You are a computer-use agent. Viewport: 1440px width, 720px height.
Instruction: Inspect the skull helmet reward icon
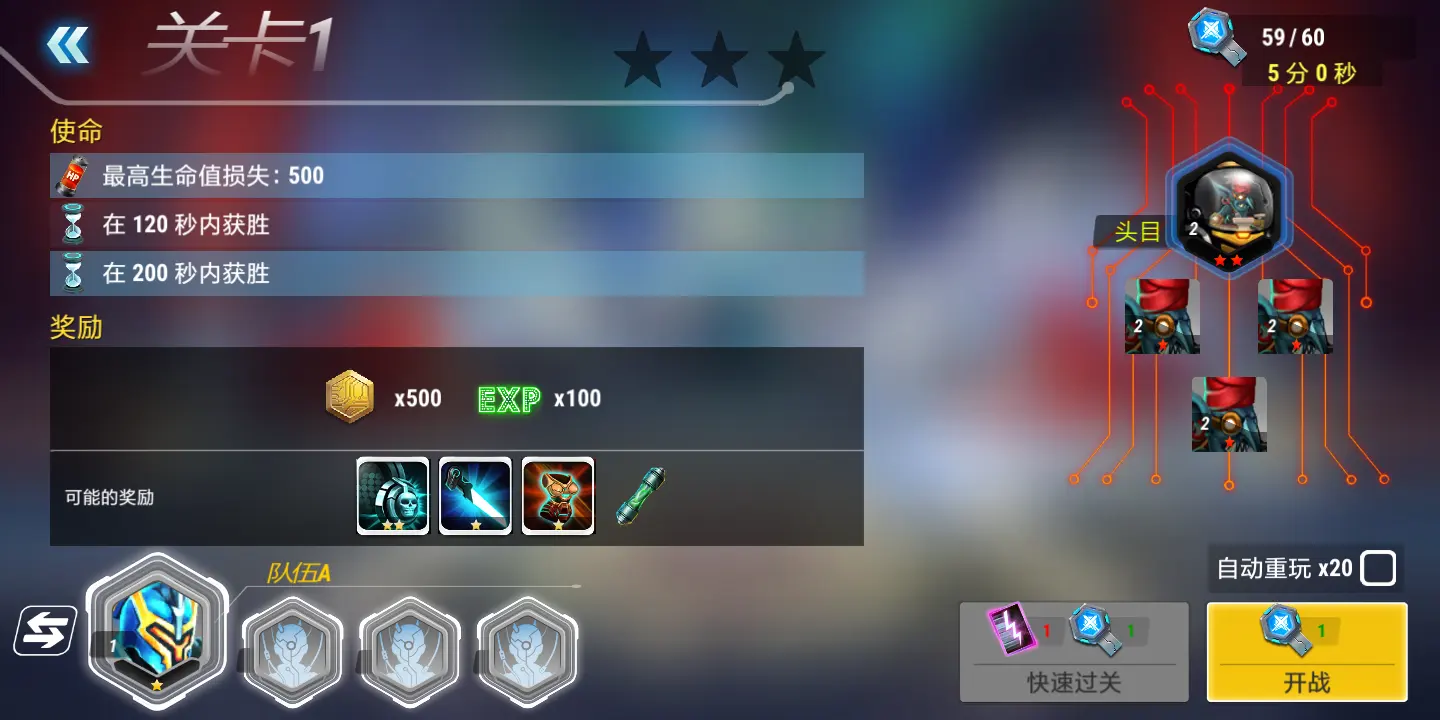click(393, 496)
